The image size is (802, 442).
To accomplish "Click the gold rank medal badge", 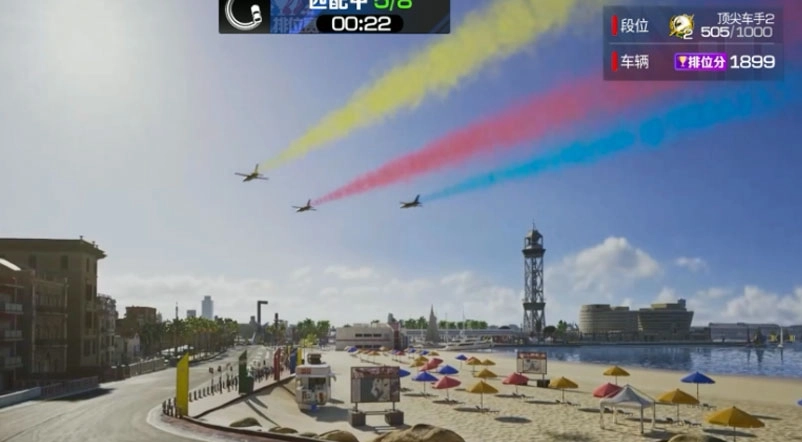I will pyautogui.click(x=681, y=26).
